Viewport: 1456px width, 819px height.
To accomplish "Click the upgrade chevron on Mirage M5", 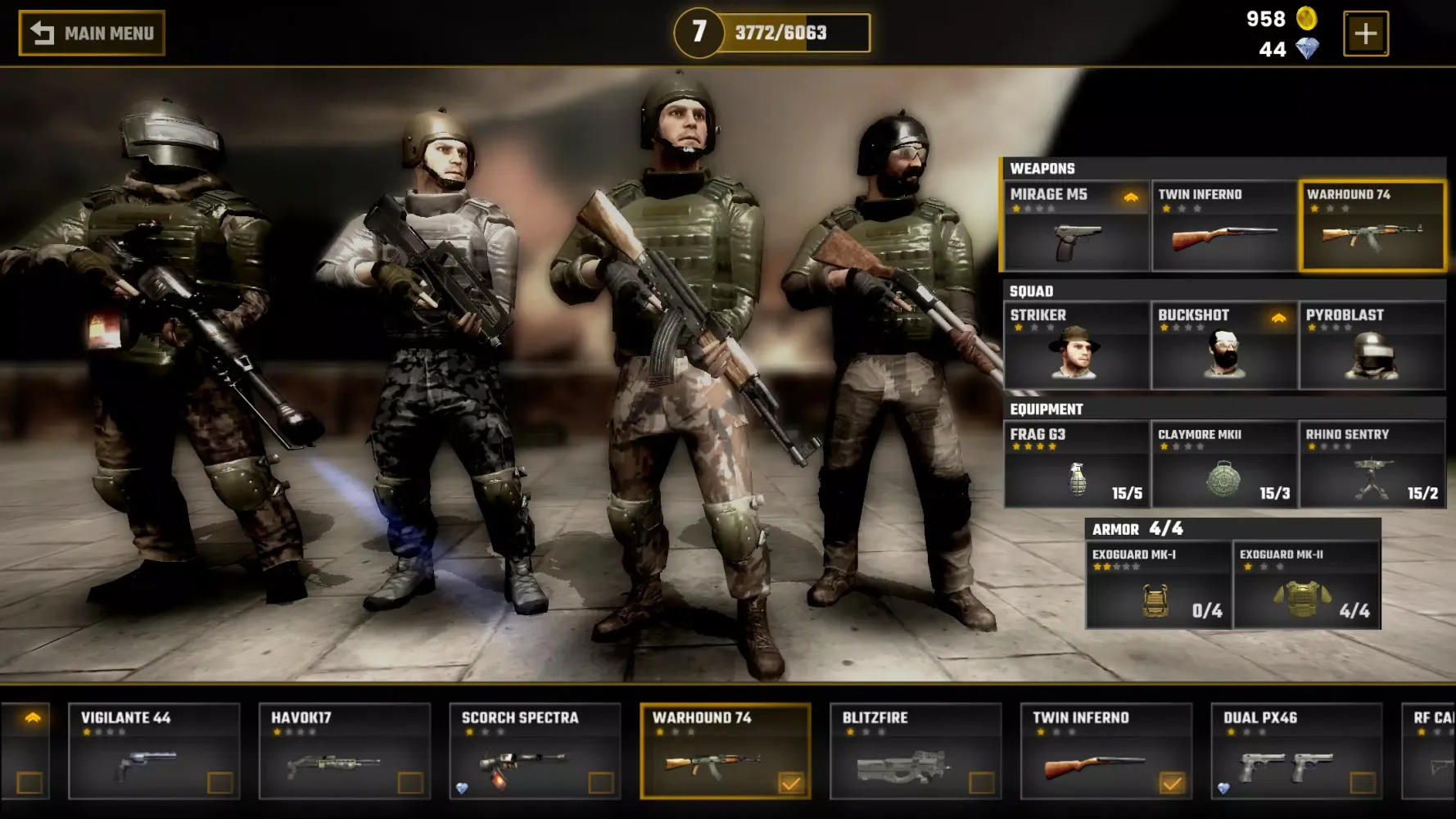I will coord(1131,196).
